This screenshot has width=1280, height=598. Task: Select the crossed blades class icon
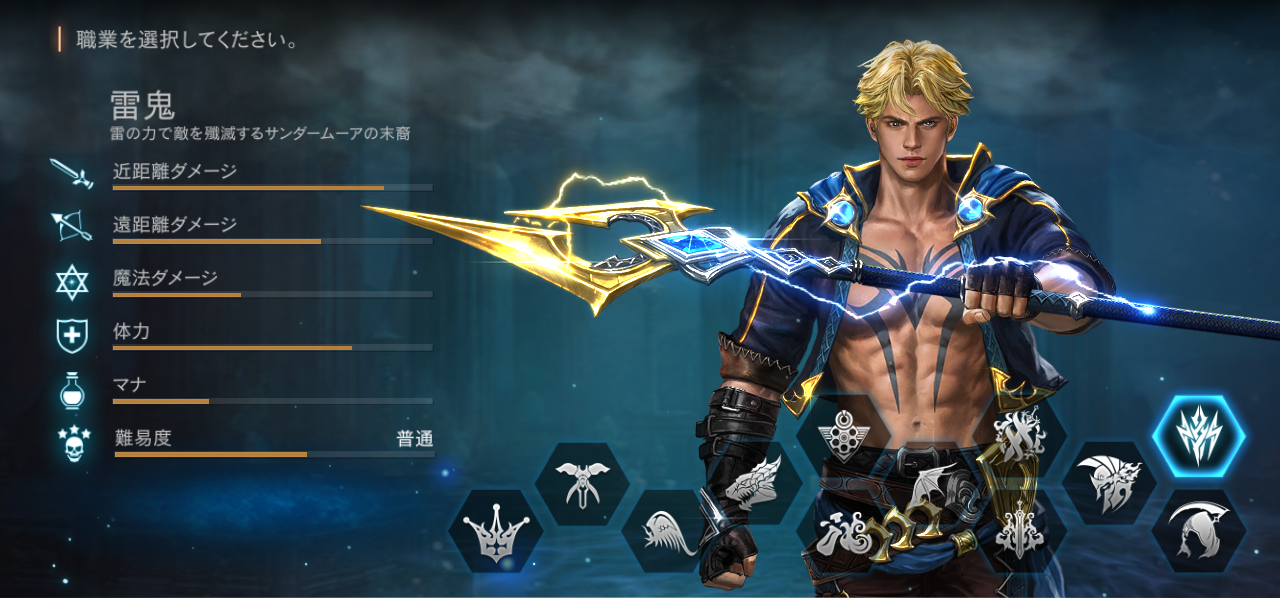pyautogui.click(x=1020, y=436)
